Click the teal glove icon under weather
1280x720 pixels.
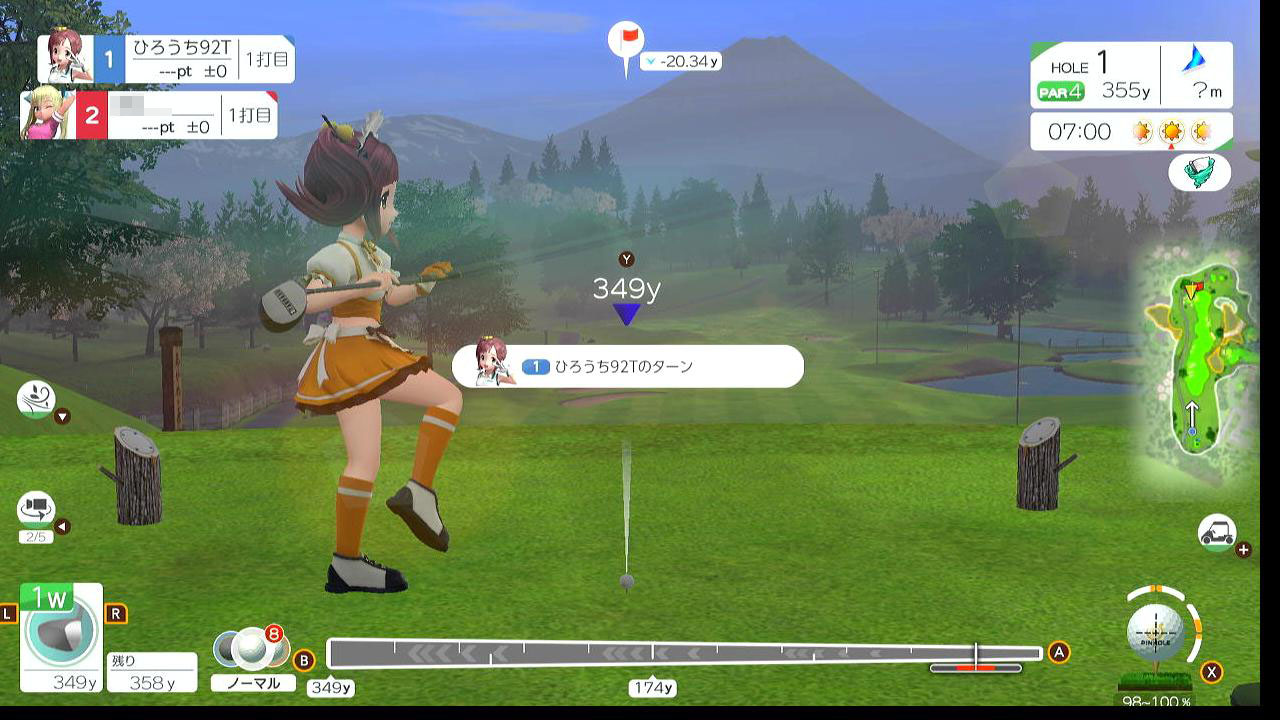(x=1199, y=171)
